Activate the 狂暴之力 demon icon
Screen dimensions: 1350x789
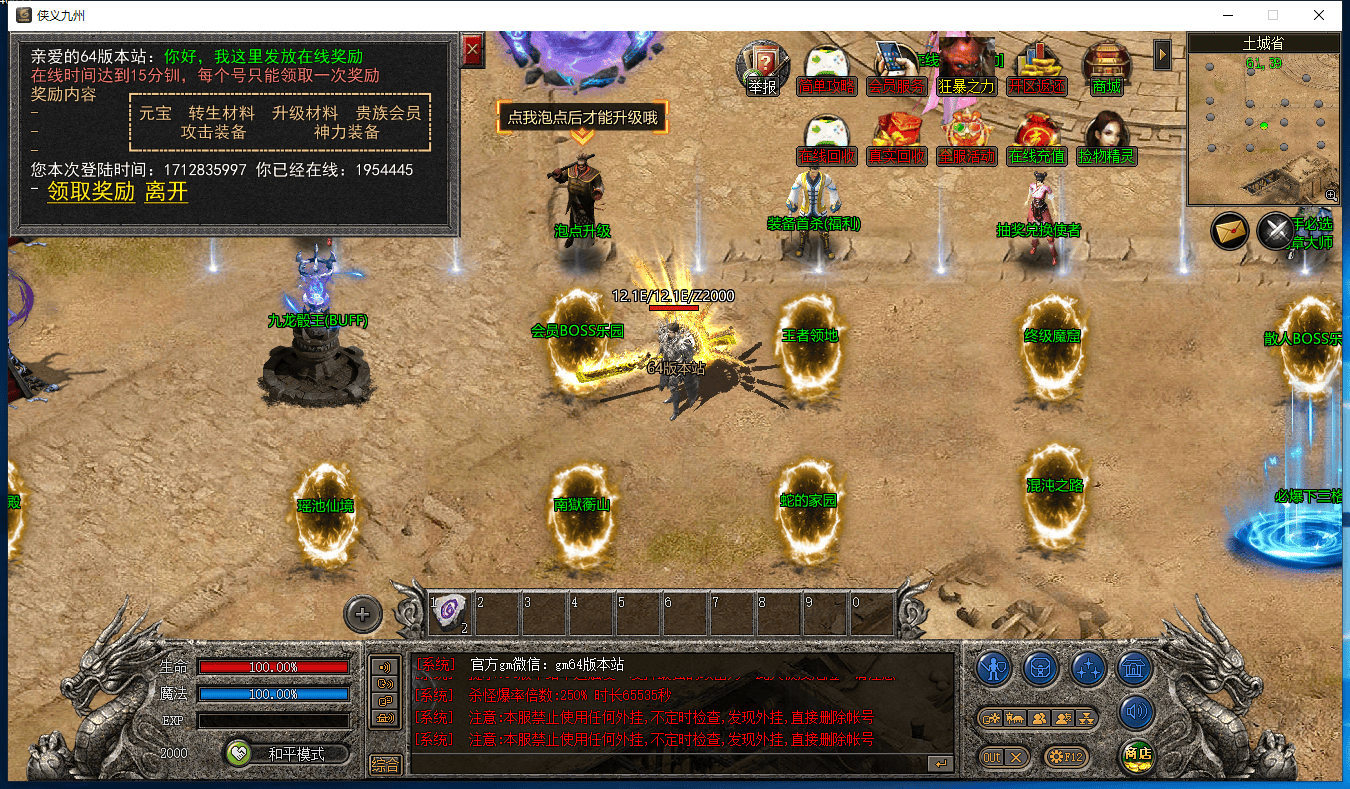[966, 68]
